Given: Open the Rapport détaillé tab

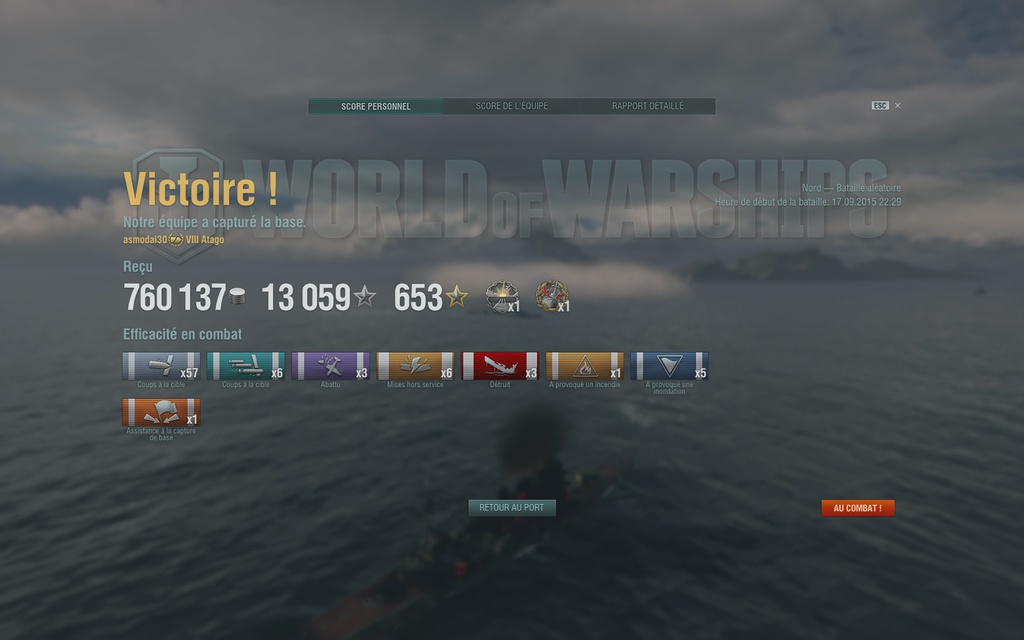Looking at the screenshot, I should tap(647, 106).
